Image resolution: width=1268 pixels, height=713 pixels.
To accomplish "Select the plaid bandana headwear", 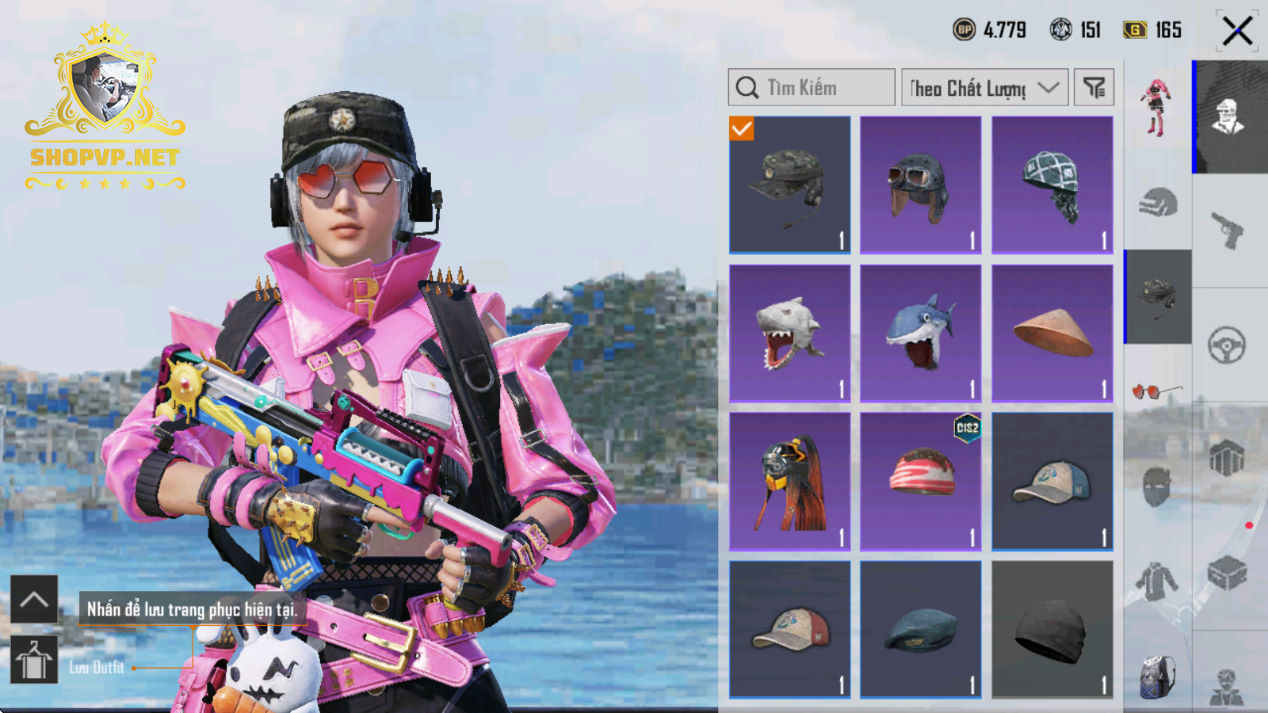I will click(1052, 185).
